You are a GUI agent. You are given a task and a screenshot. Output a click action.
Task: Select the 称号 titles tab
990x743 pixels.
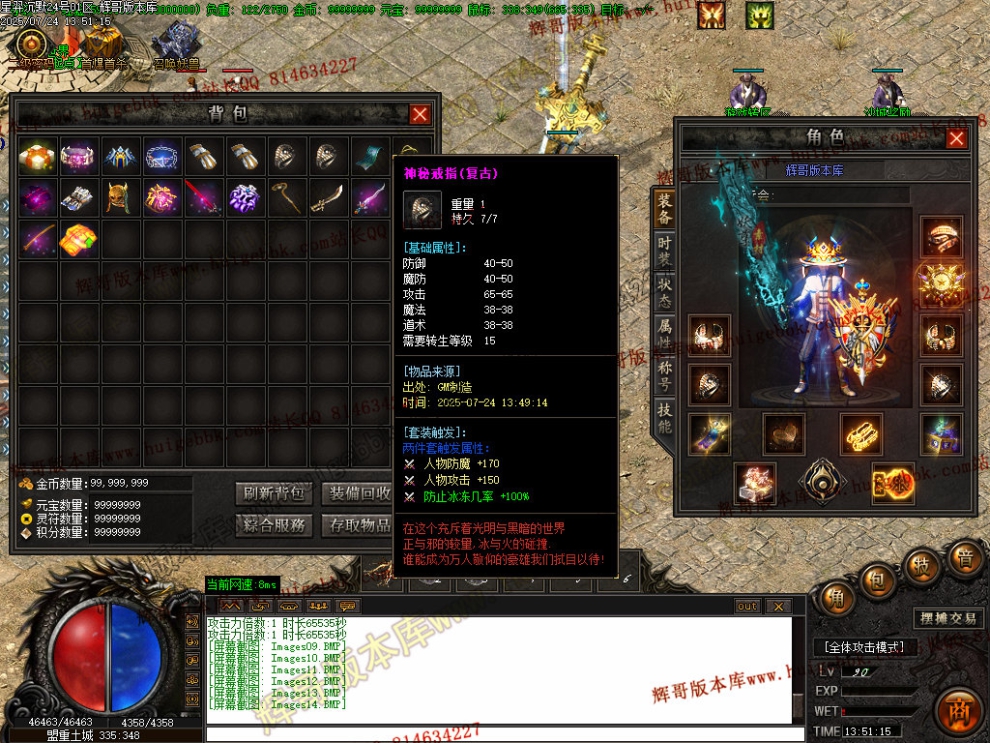point(664,372)
